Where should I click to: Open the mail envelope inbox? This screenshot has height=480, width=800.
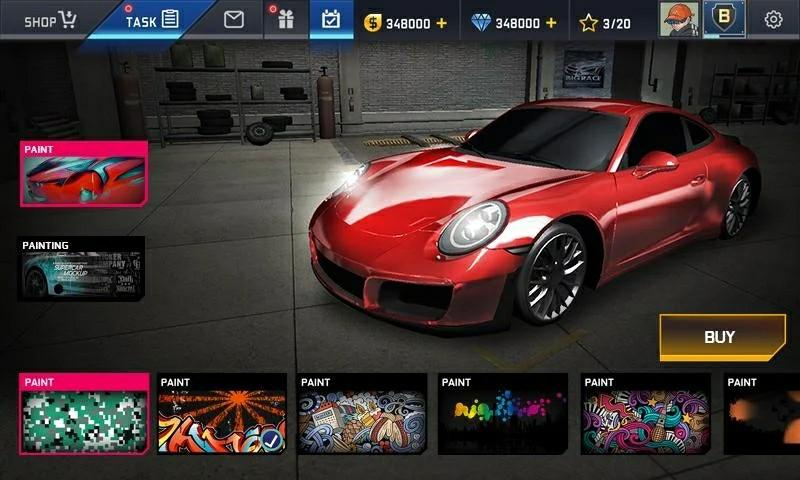tap(234, 20)
